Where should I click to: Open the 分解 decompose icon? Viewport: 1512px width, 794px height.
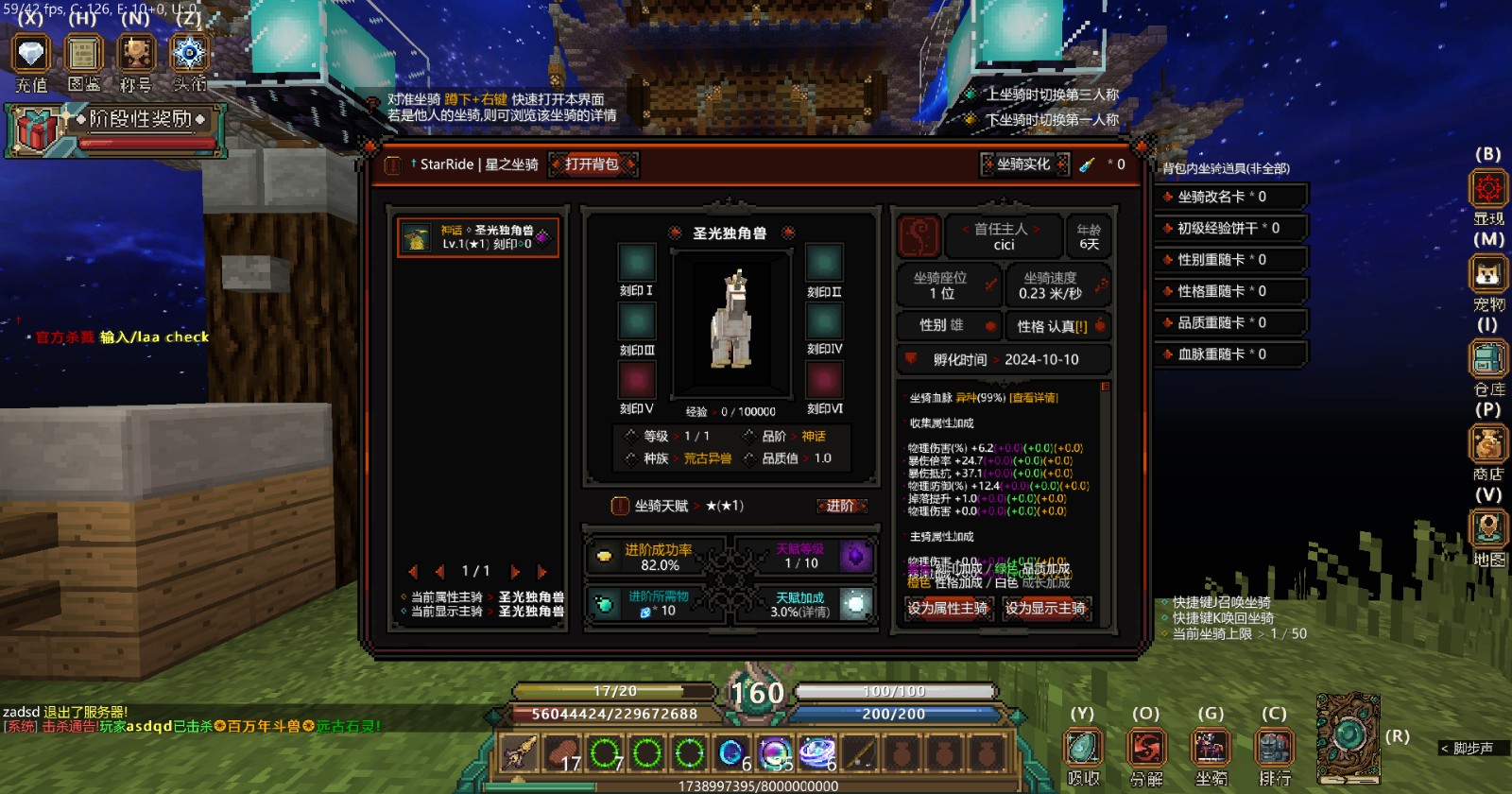(1146, 749)
